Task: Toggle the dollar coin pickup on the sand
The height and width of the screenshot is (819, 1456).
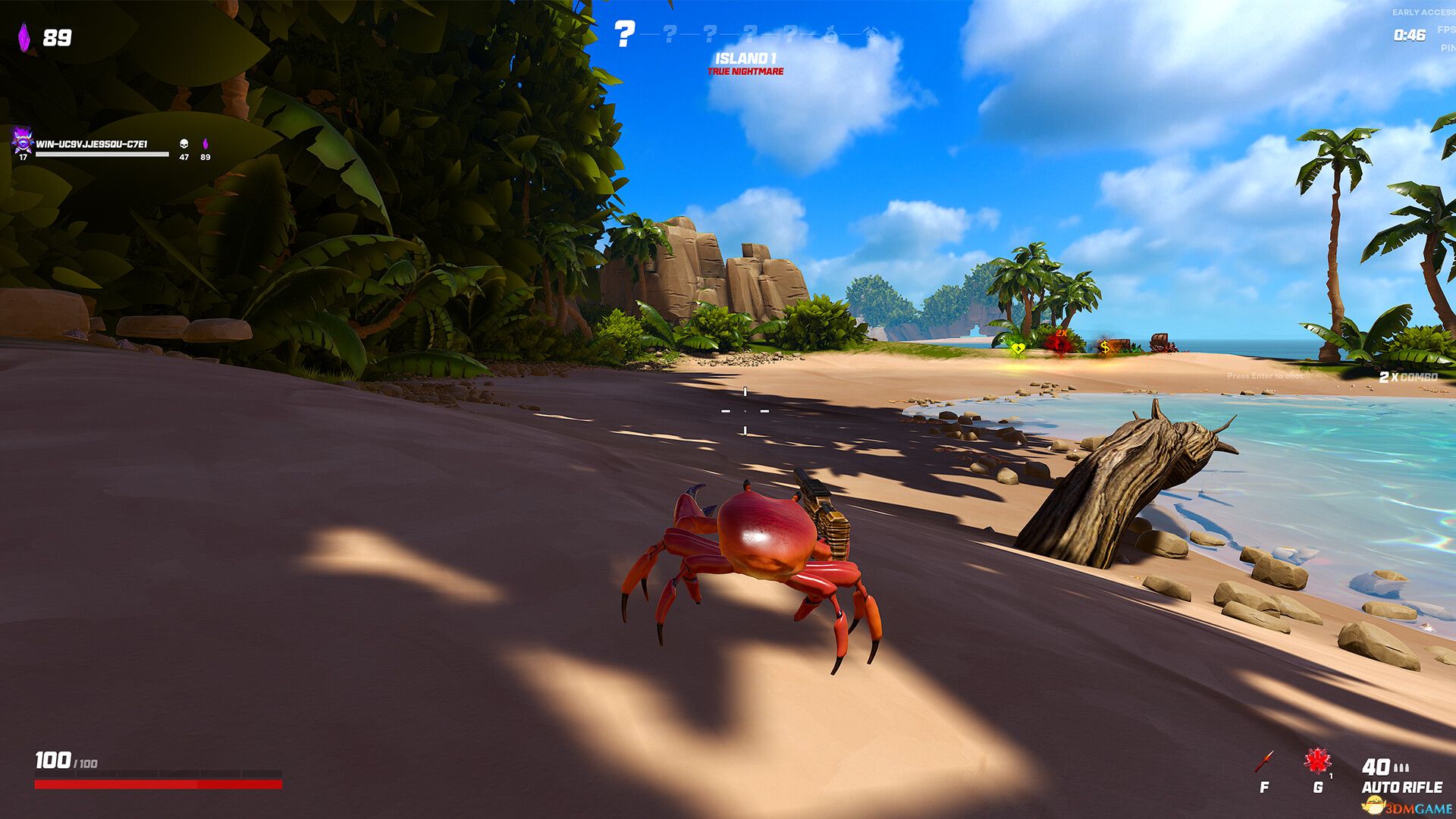Action: [x=1106, y=347]
